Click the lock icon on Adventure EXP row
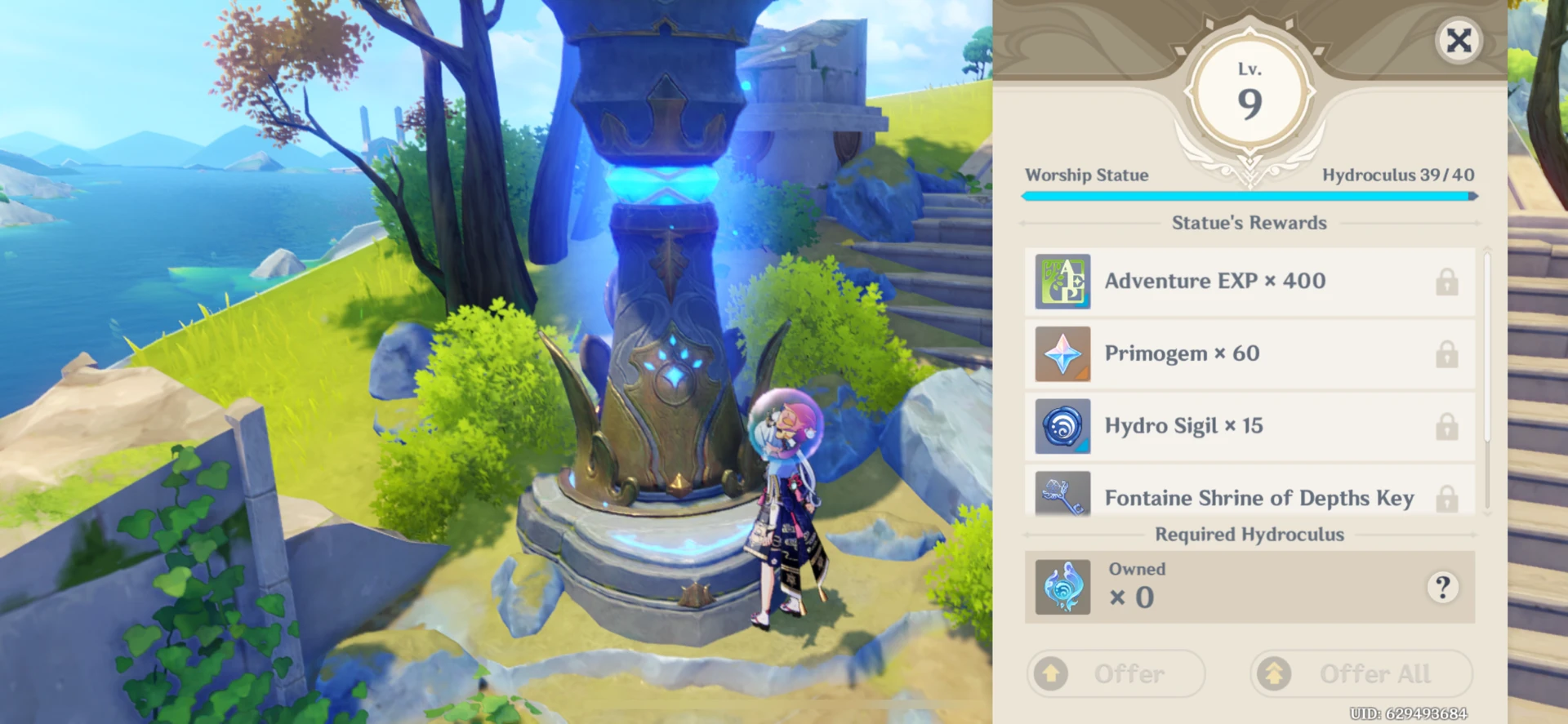Viewport: 1568px width, 724px height. click(1447, 282)
